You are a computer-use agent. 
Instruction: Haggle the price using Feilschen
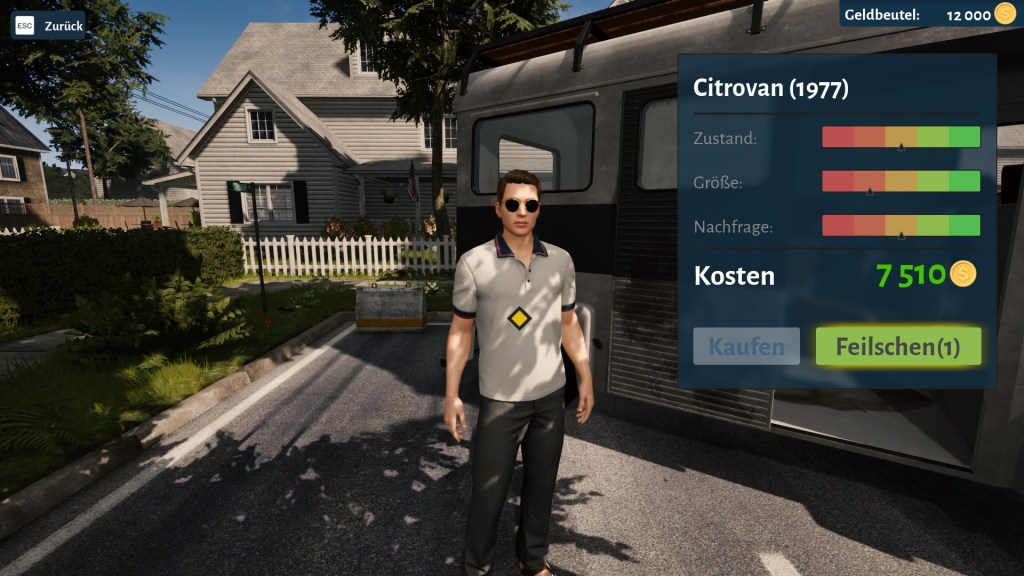pos(898,347)
